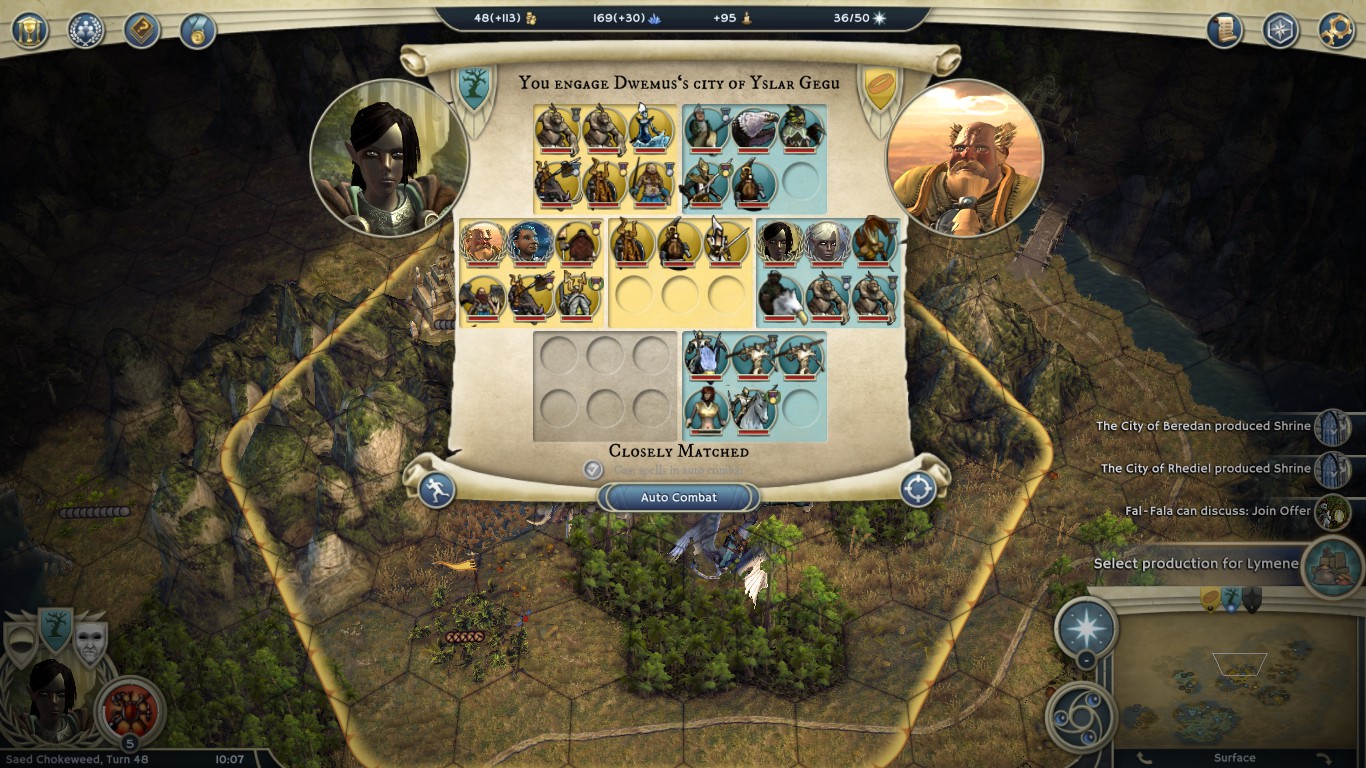Open the Beredan produced Shrine notification
Image resolution: width=1366 pixels, height=768 pixels.
[1331, 427]
